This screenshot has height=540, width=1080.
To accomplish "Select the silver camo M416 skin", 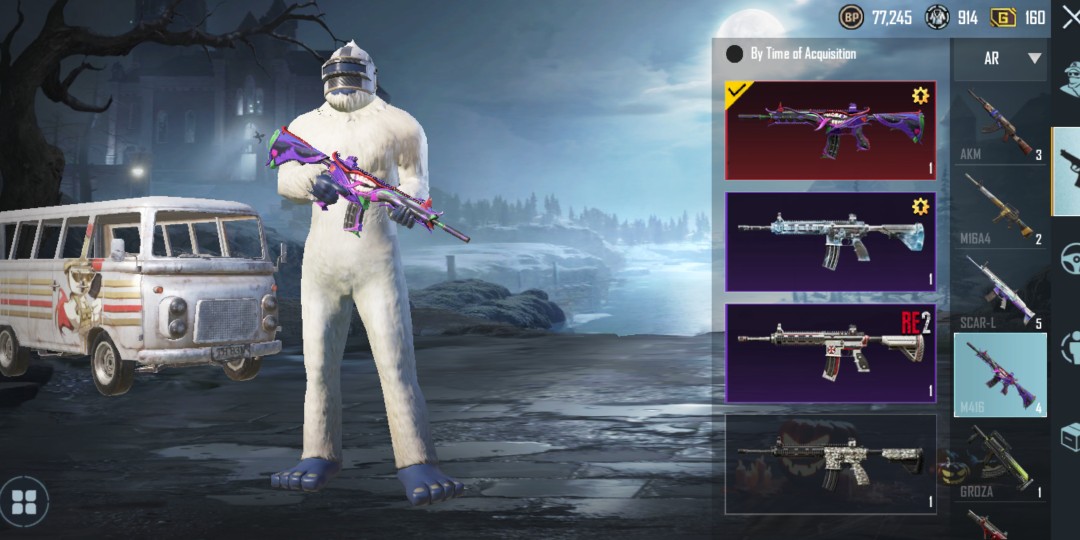I will 830,463.
